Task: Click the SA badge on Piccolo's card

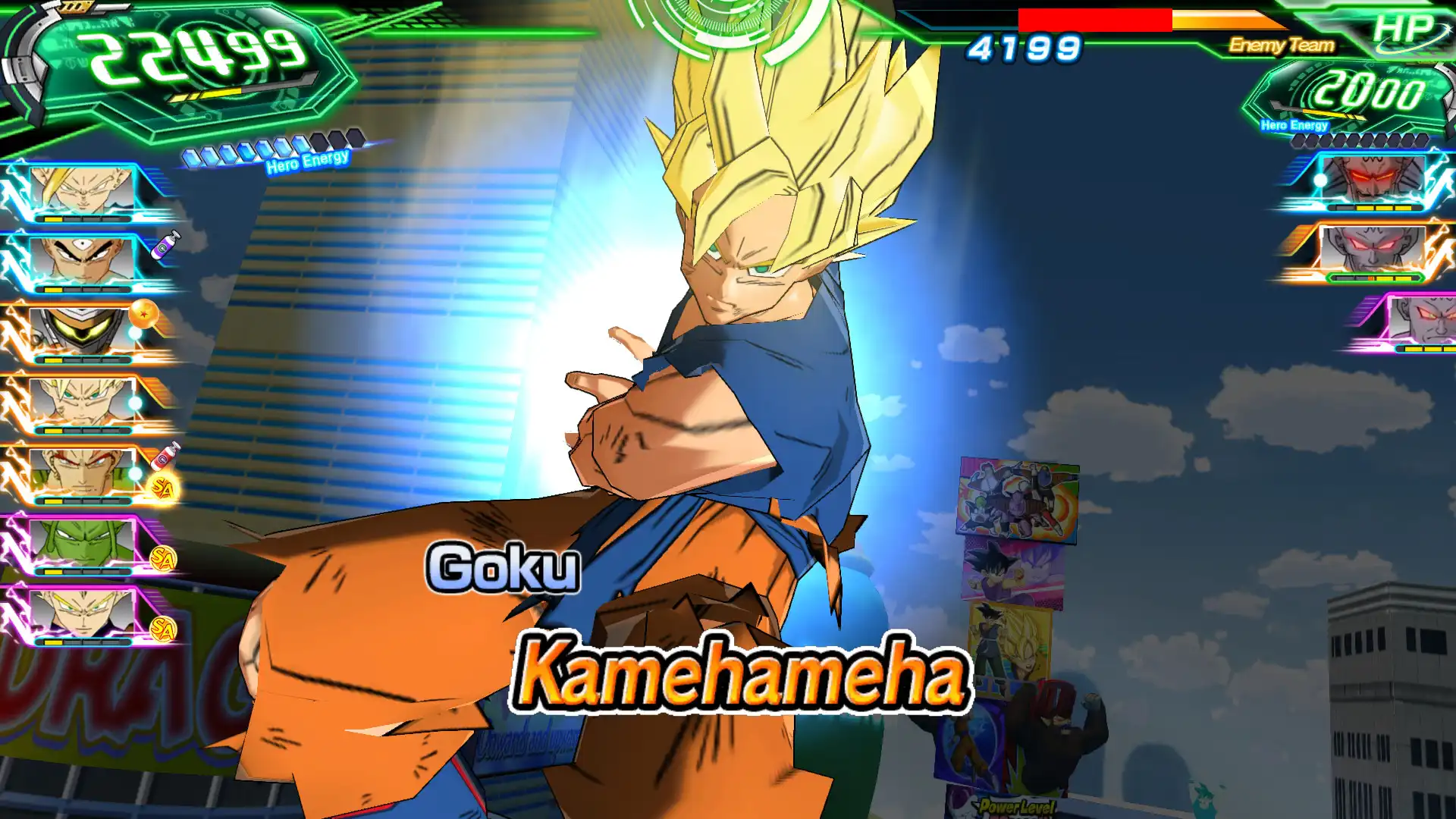Action: click(164, 557)
